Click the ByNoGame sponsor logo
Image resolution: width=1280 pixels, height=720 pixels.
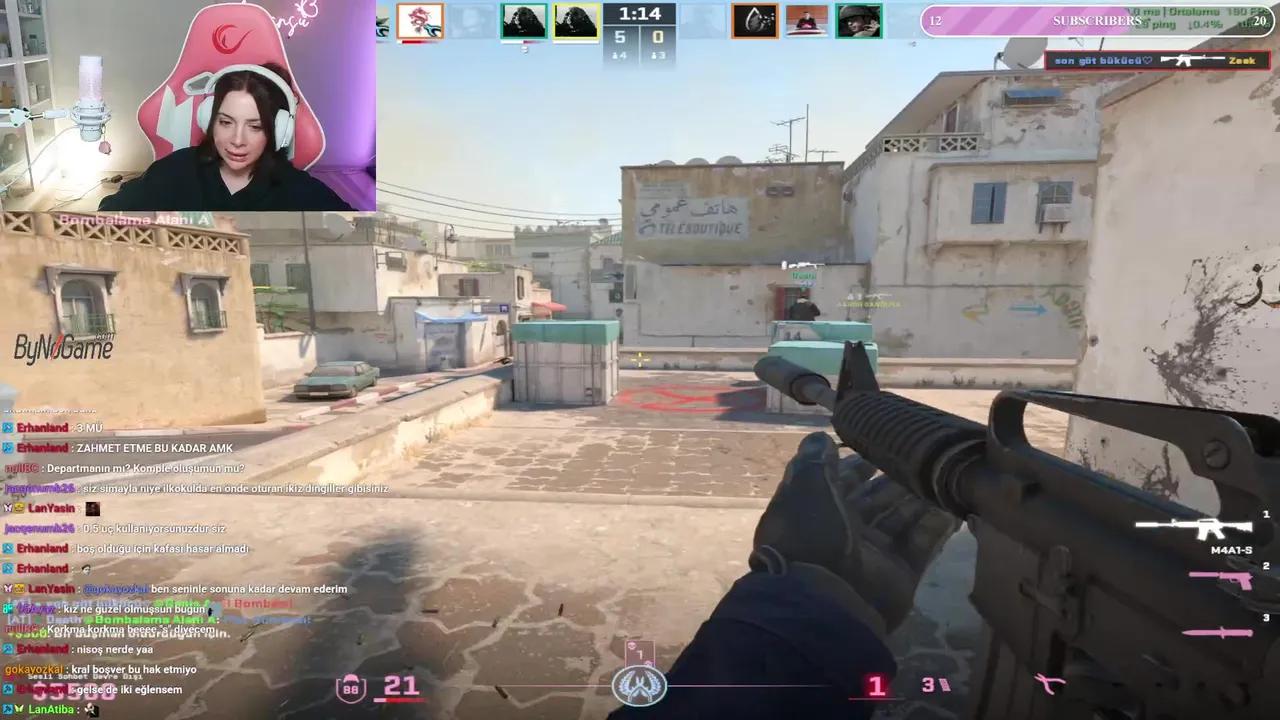(x=62, y=345)
